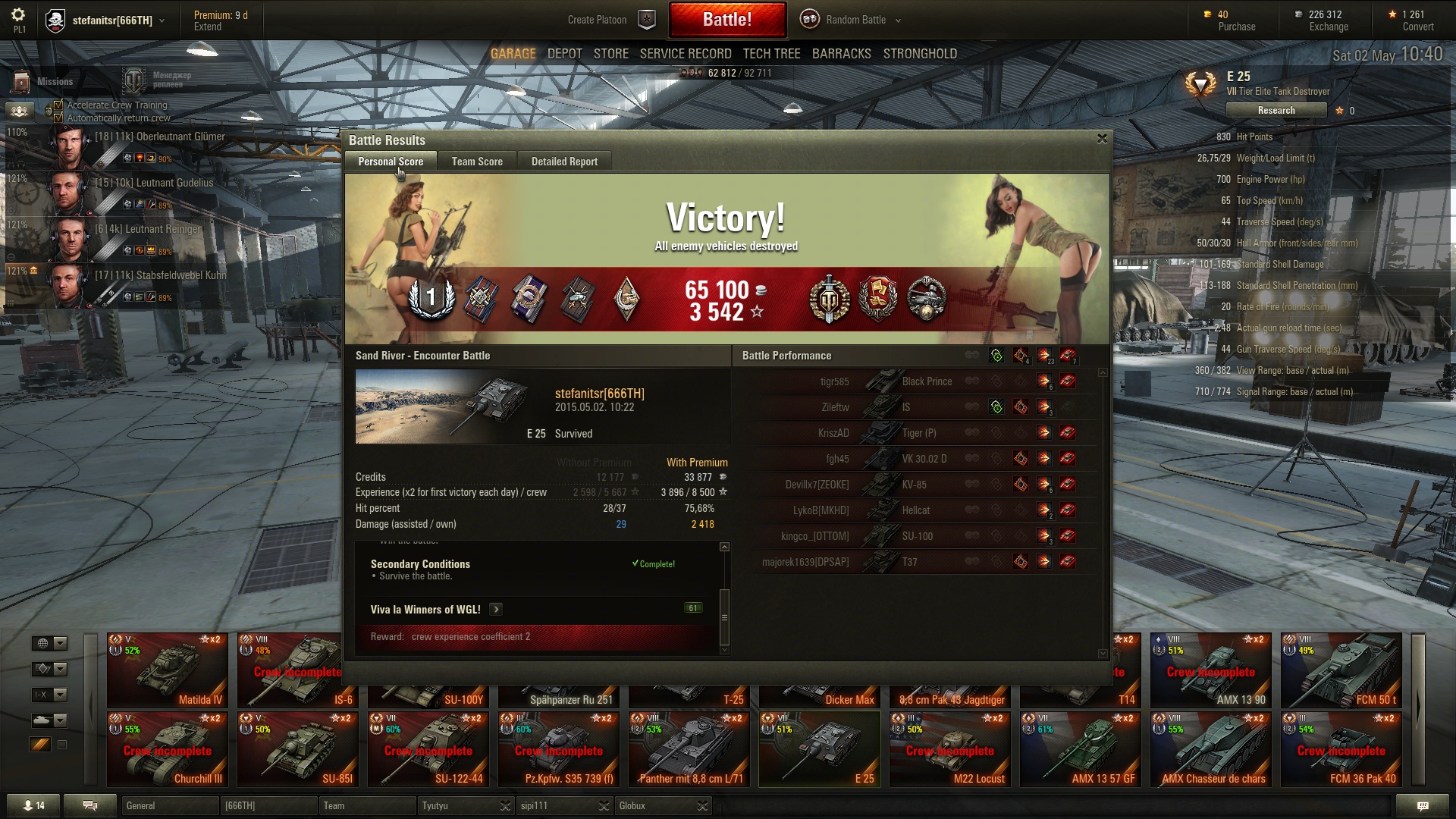Select the Personal Score tab

click(x=391, y=162)
